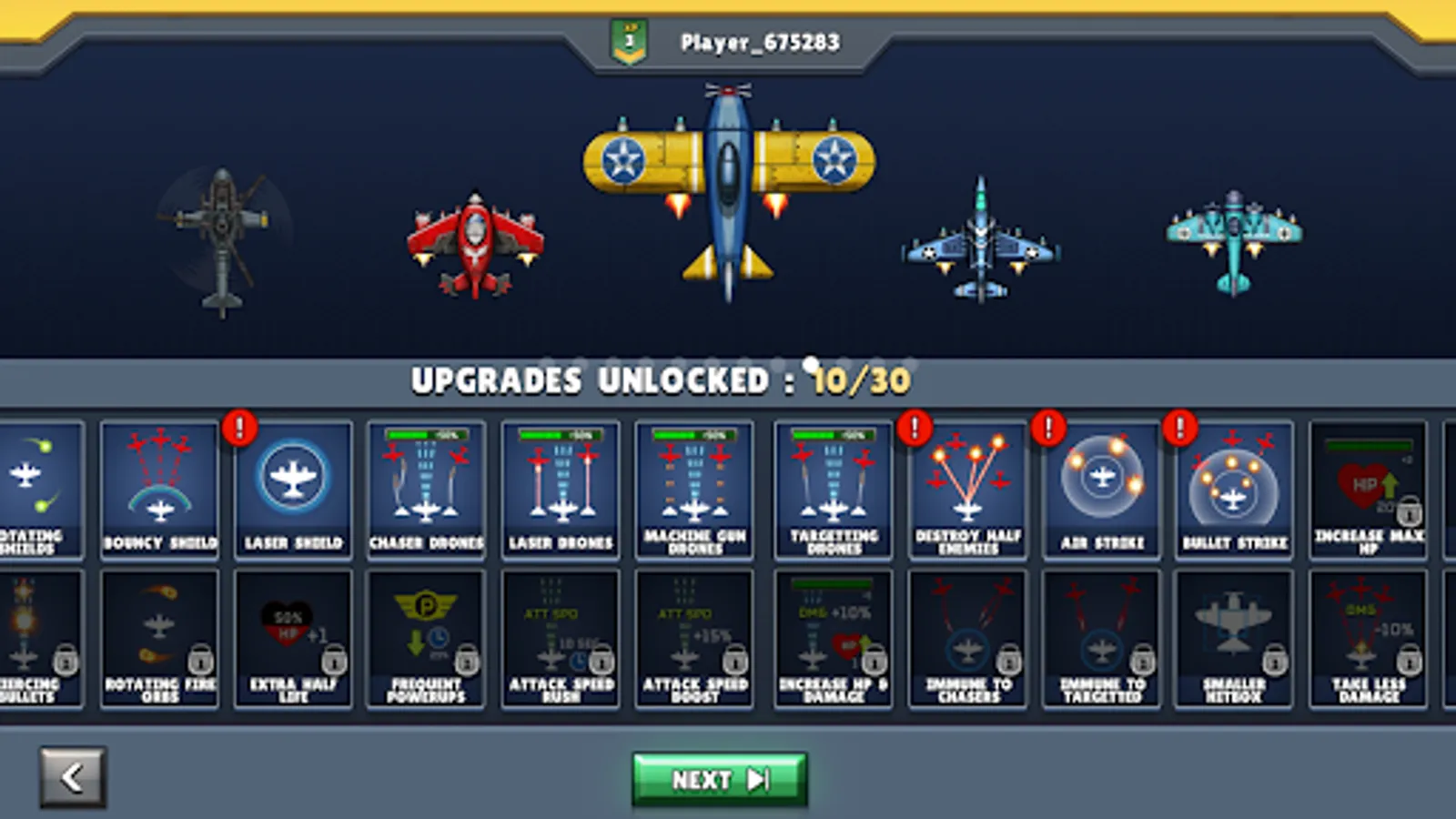Open the Destroy Half Enemies upgrade

[x=966, y=487]
